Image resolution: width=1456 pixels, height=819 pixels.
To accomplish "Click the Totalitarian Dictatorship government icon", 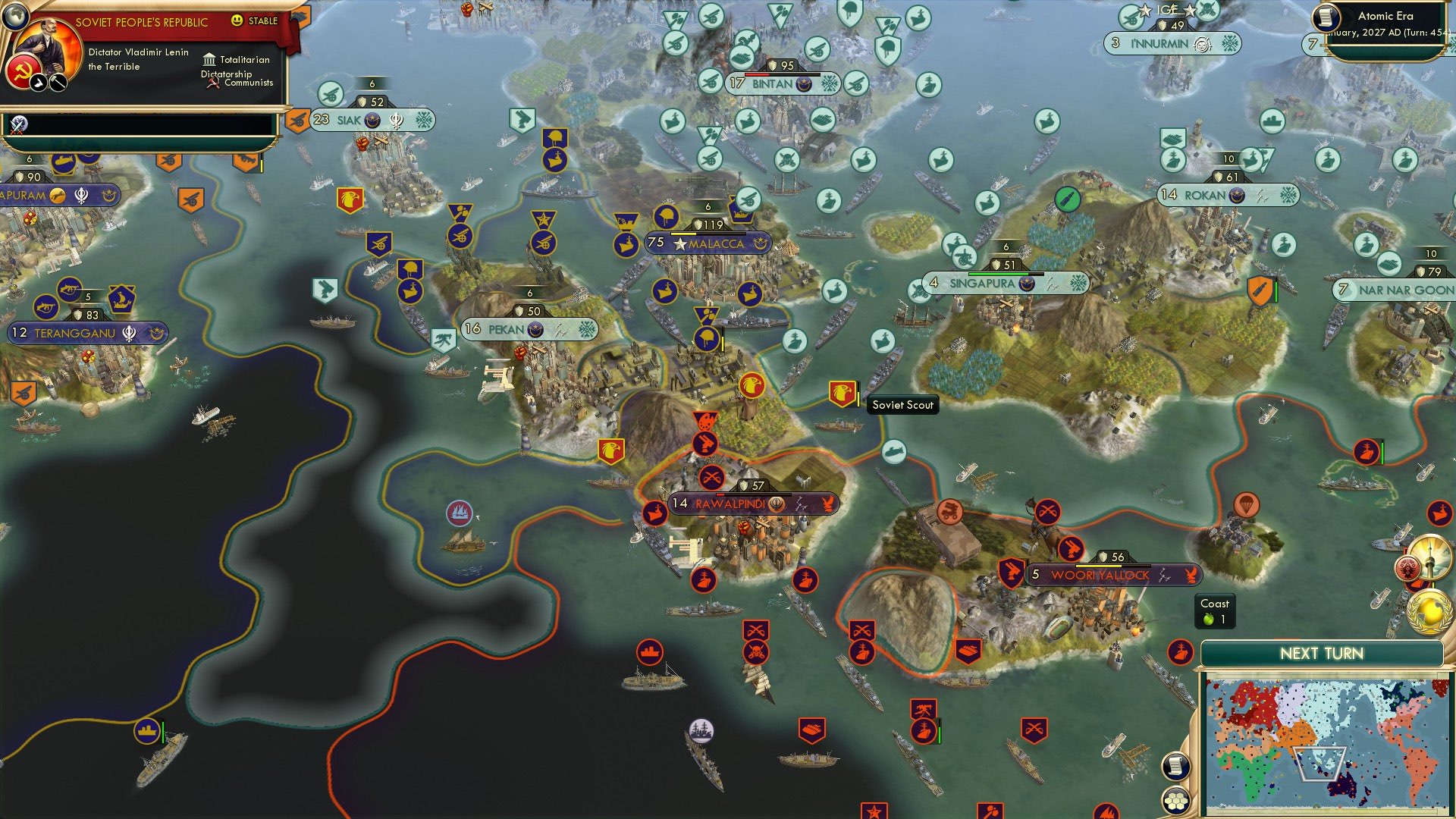I will [210, 60].
